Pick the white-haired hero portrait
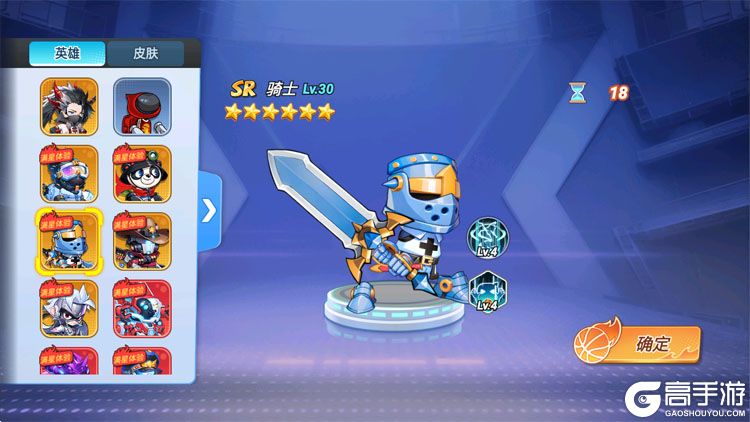The width and height of the screenshot is (750, 422). [69, 308]
